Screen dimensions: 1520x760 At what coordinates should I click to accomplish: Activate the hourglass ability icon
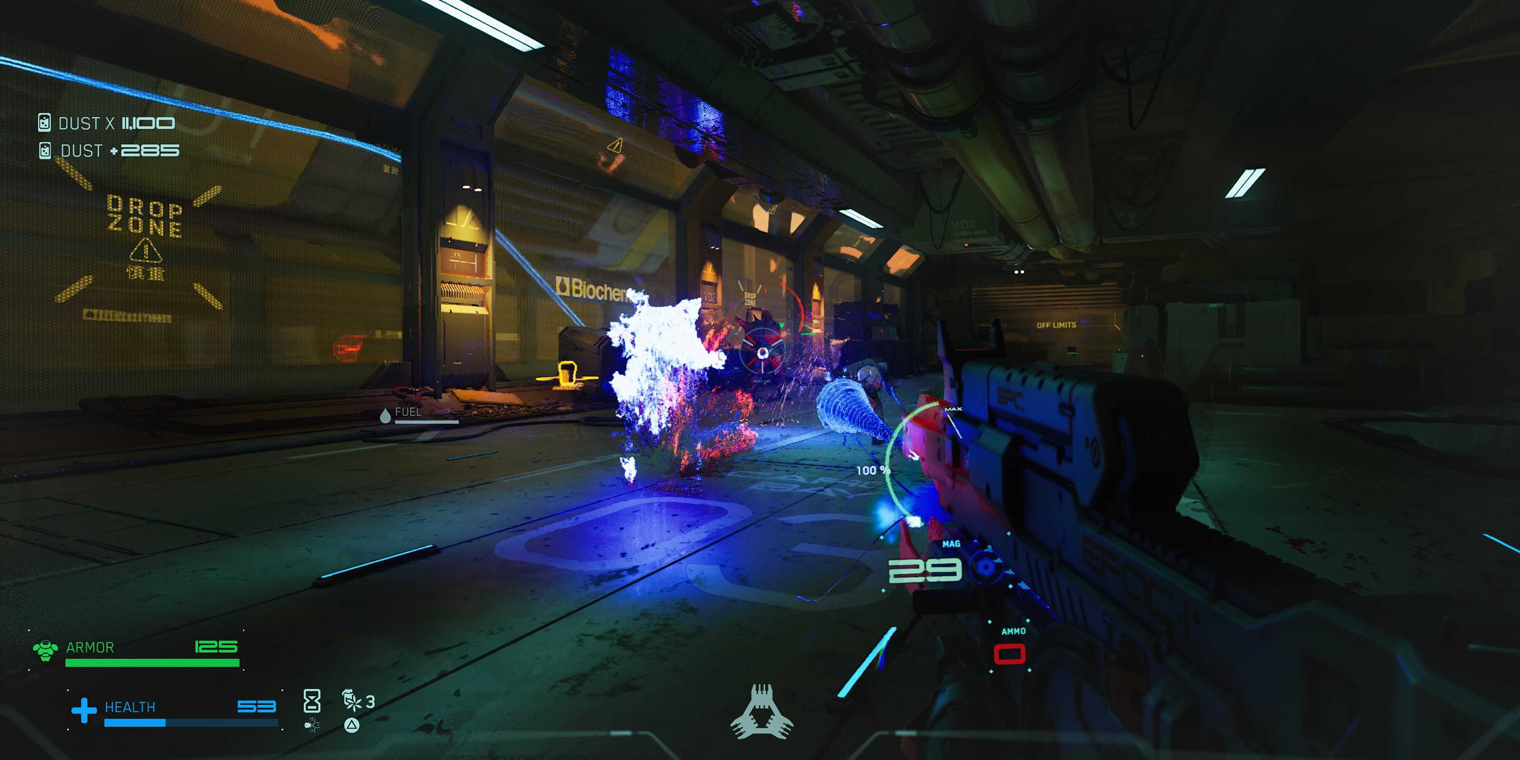click(312, 700)
